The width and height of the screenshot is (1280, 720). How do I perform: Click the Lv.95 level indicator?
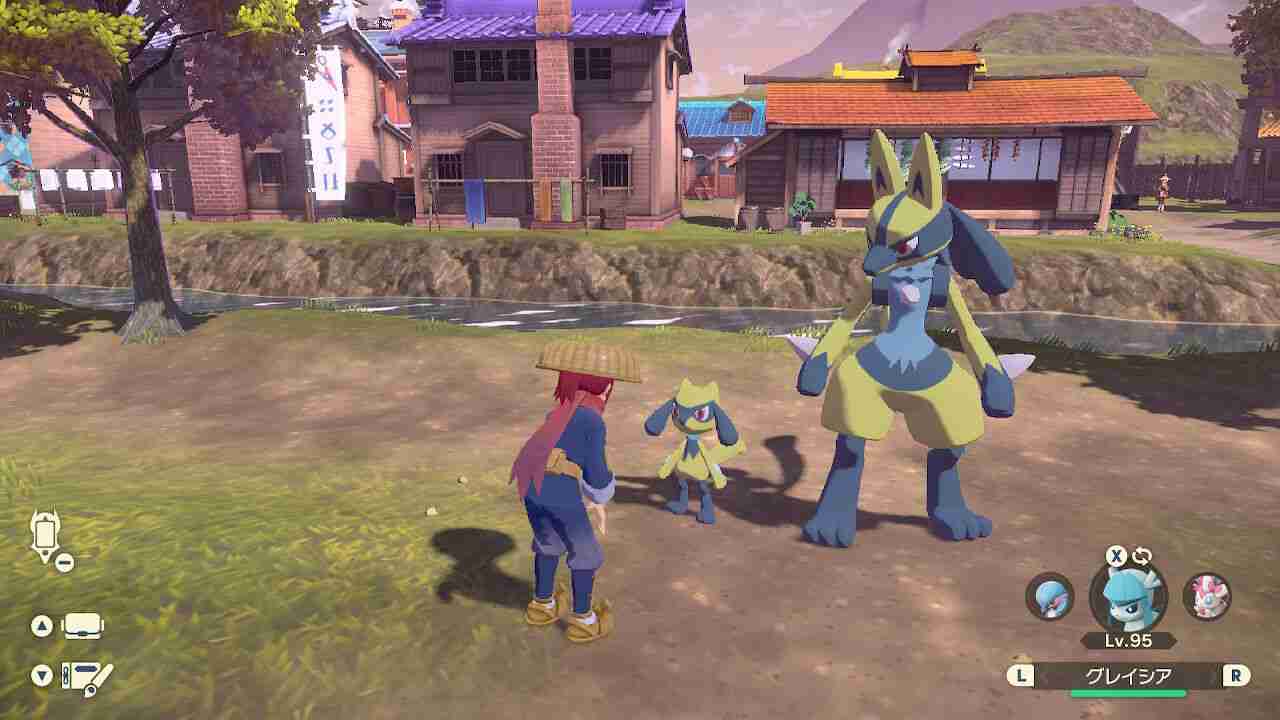pyautogui.click(x=1127, y=639)
